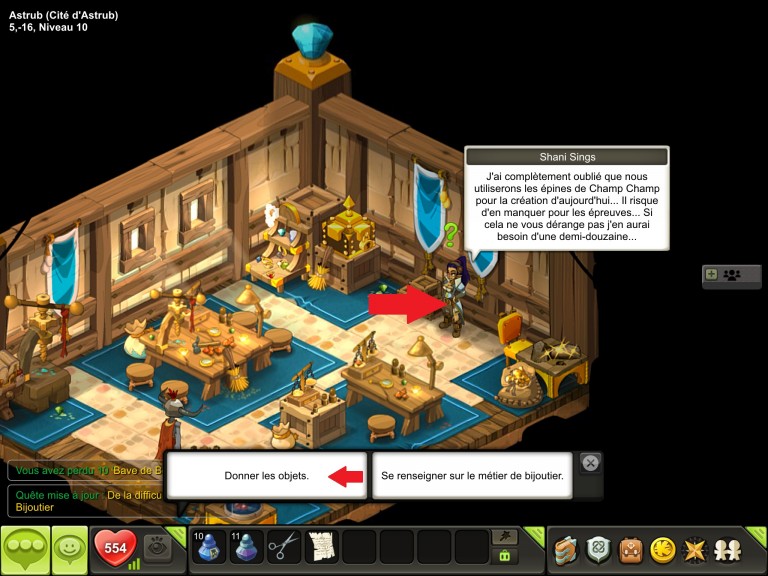Click the gold coin icon

tap(662, 550)
